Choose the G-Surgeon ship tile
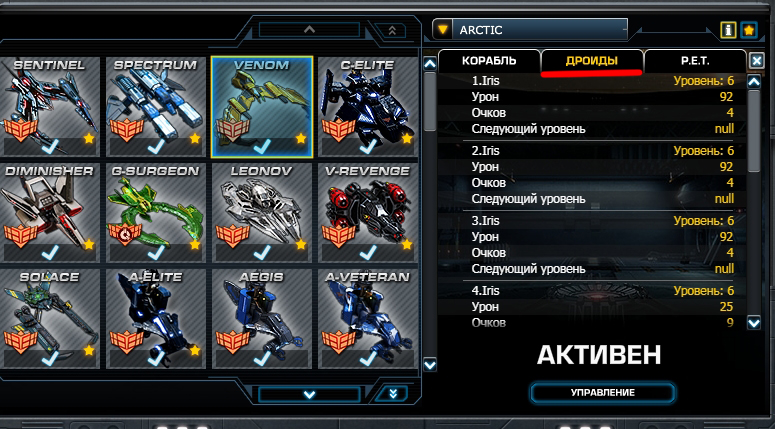 click(155, 209)
